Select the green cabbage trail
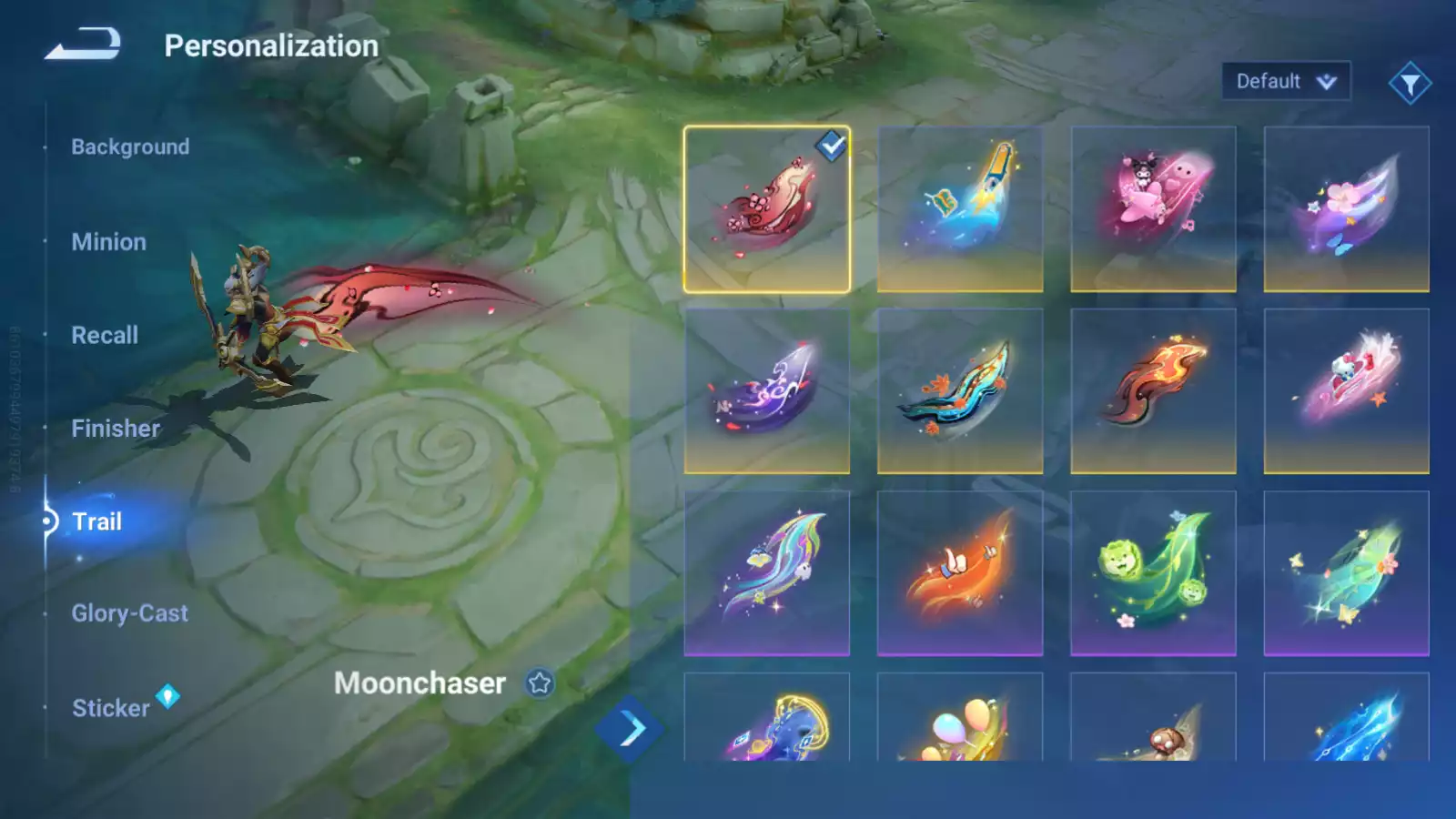 [1153, 573]
